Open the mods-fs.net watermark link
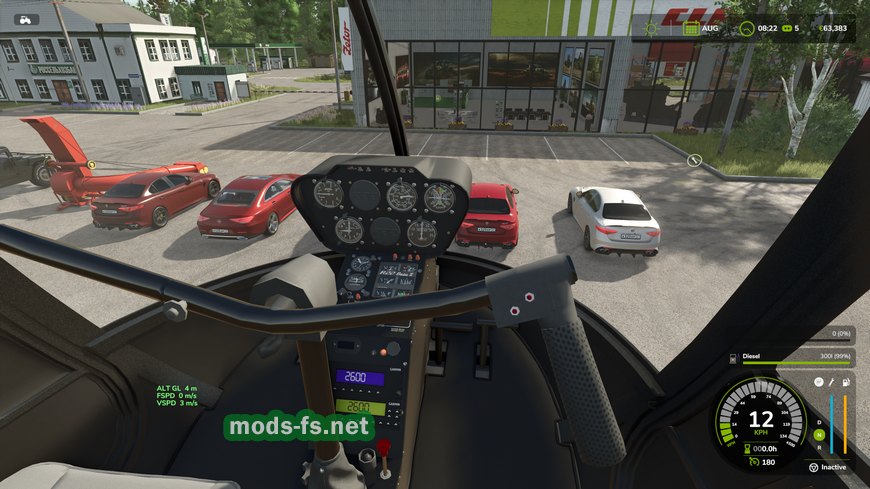The height and width of the screenshot is (489, 870). tap(299, 427)
